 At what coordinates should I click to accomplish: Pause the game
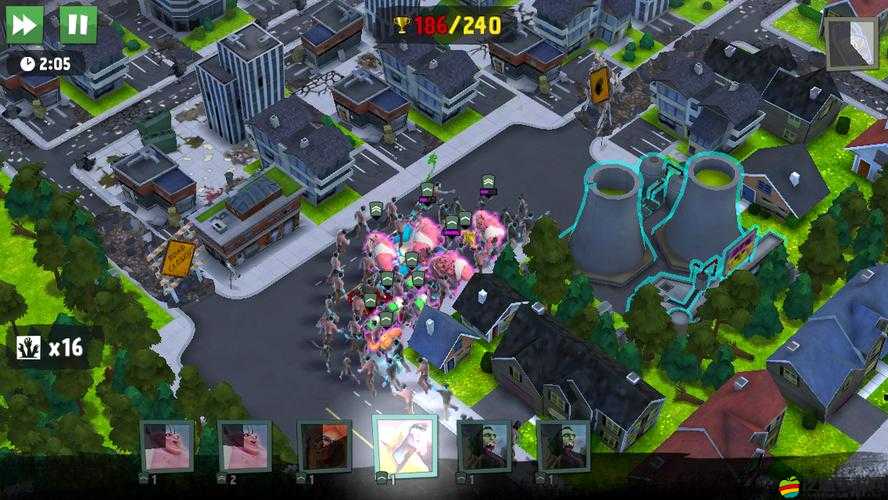[78, 24]
